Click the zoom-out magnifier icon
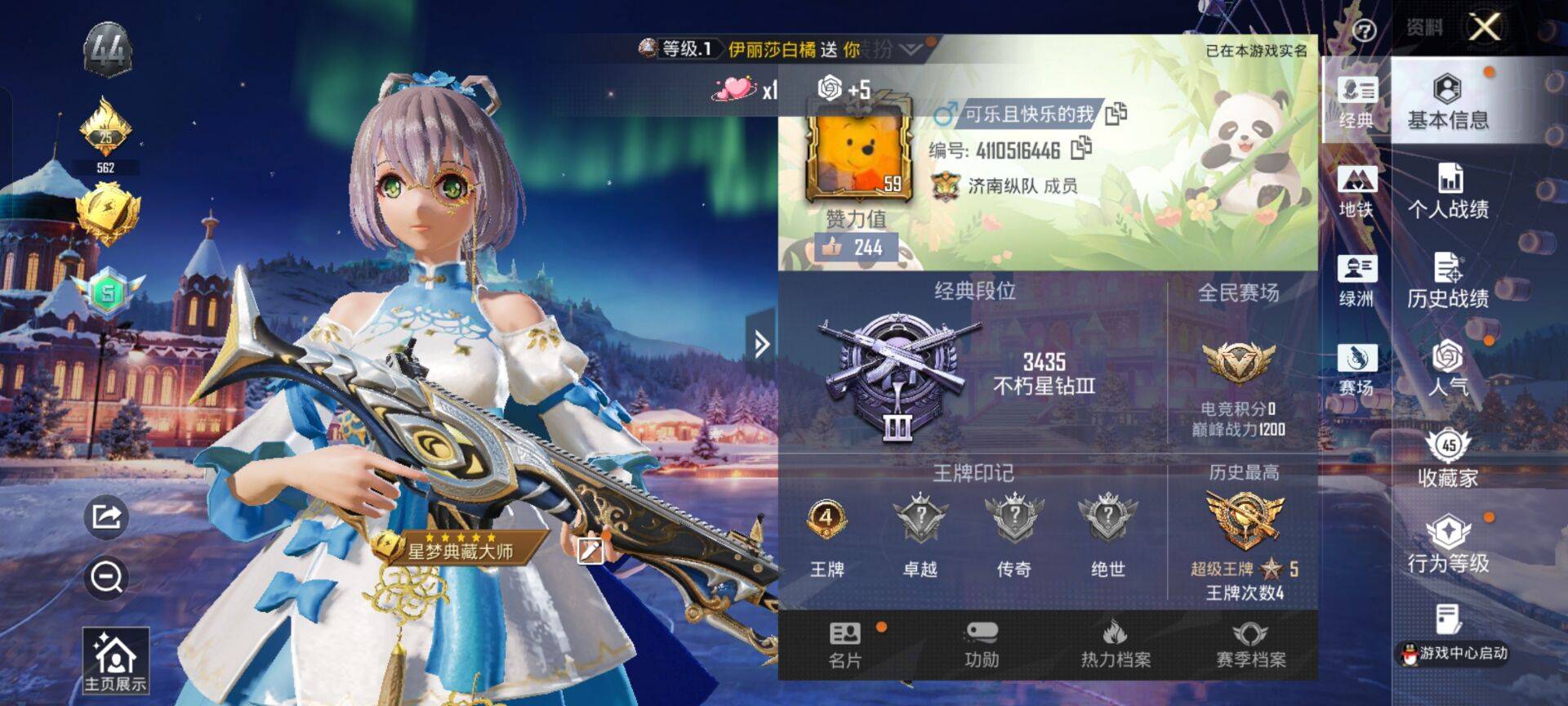This screenshot has height=706, width=1568. click(x=106, y=578)
